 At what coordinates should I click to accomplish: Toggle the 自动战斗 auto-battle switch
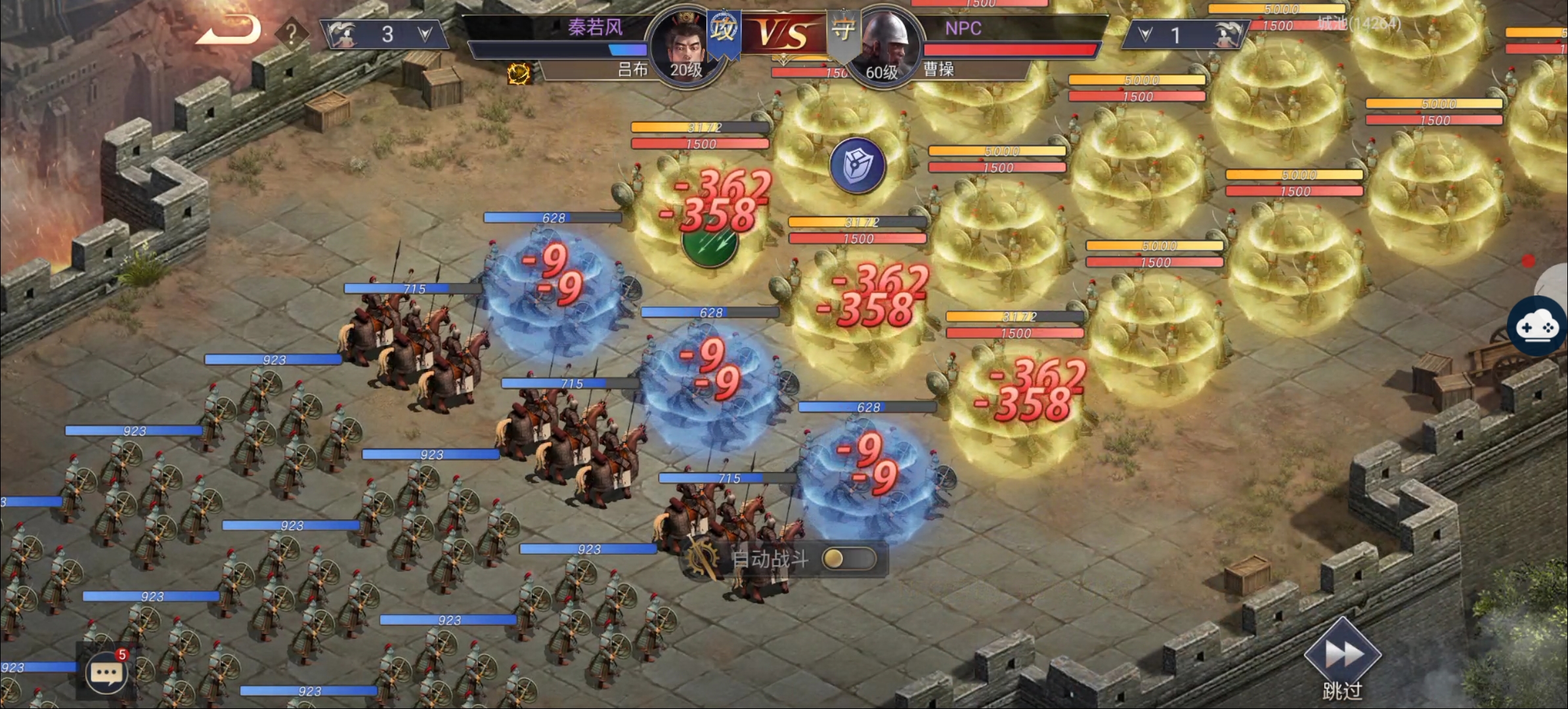848,559
